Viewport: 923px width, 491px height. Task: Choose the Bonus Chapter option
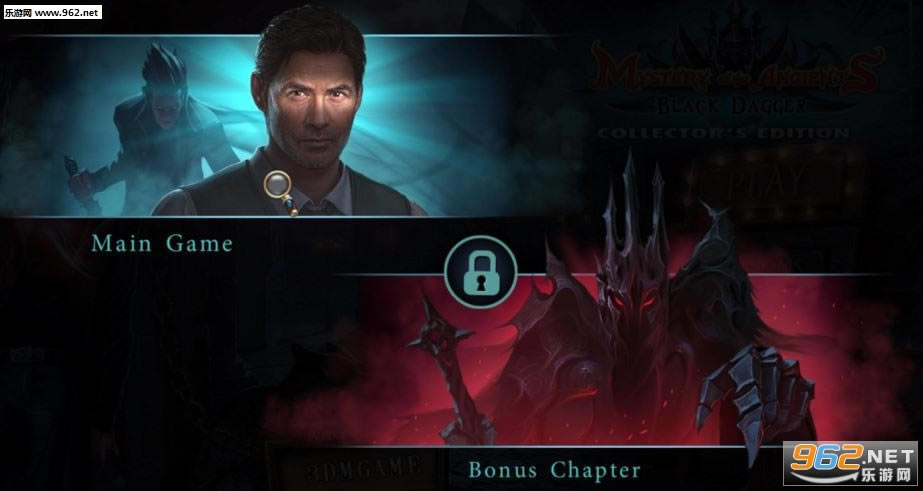[554, 468]
